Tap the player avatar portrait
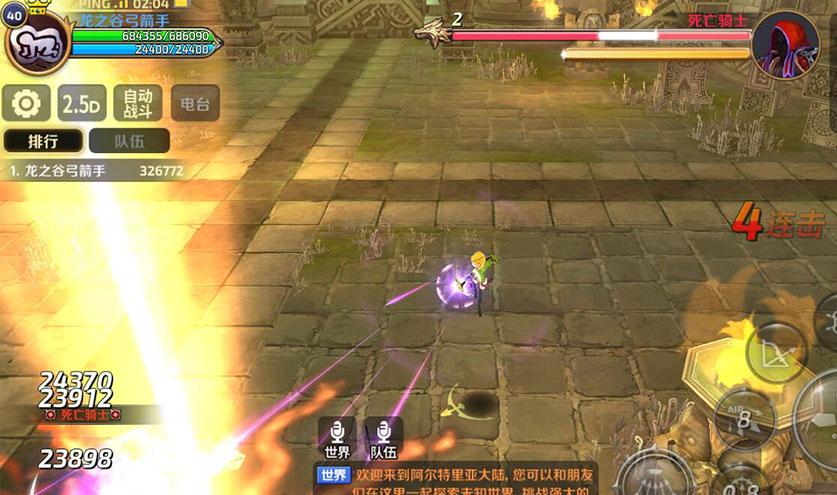 pos(37,47)
